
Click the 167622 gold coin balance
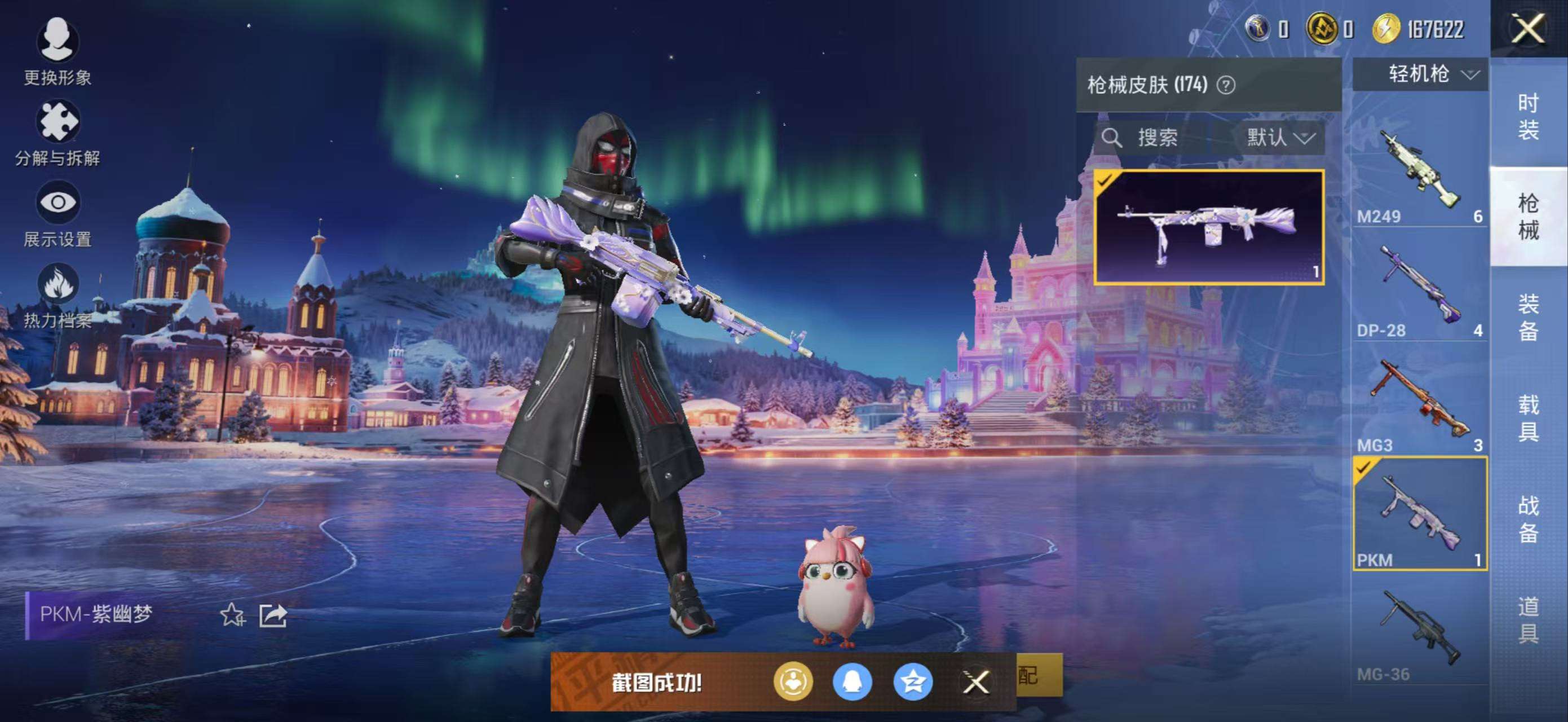(1413, 30)
